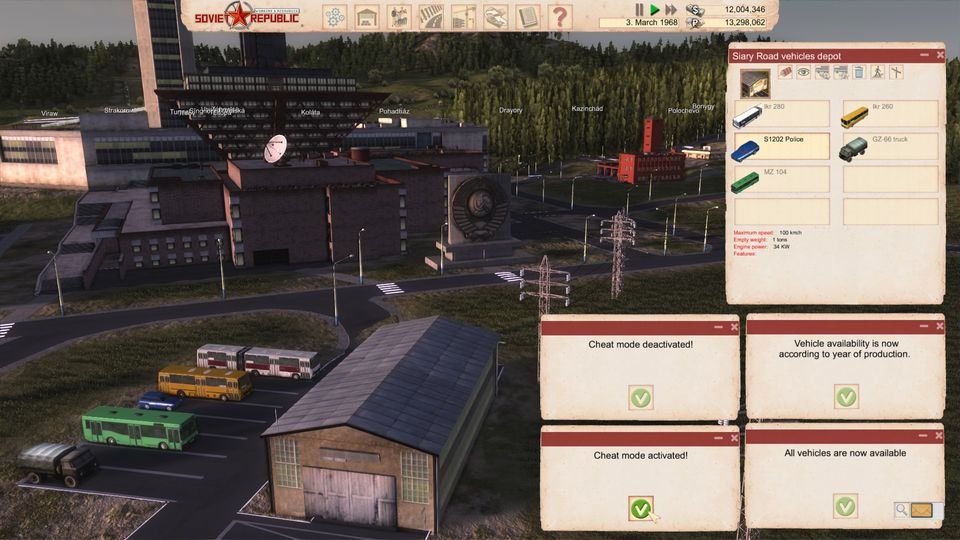This screenshot has width=960, height=540.
Task: Select the S1202 Police car slot
Action: click(x=782, y=148)
